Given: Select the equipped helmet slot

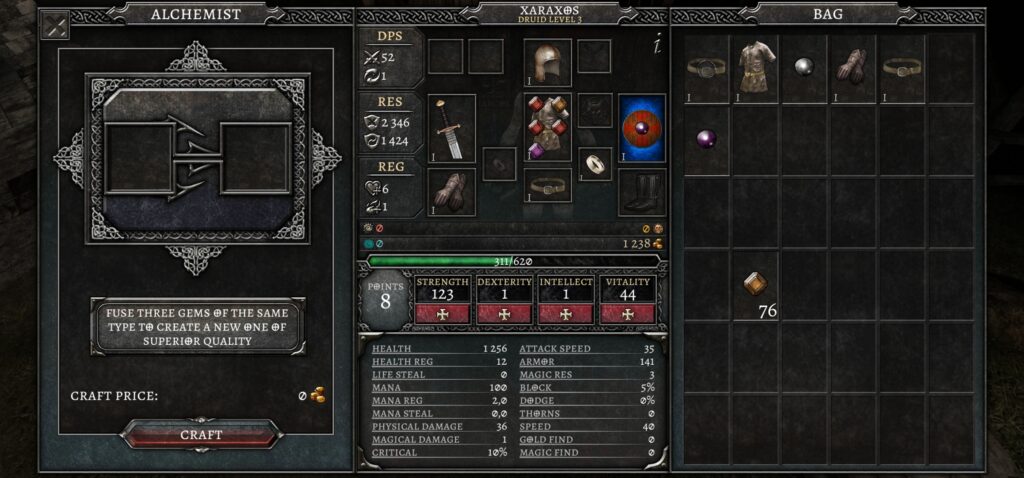Looking at the screenshot, I should (x=547, y=62).
